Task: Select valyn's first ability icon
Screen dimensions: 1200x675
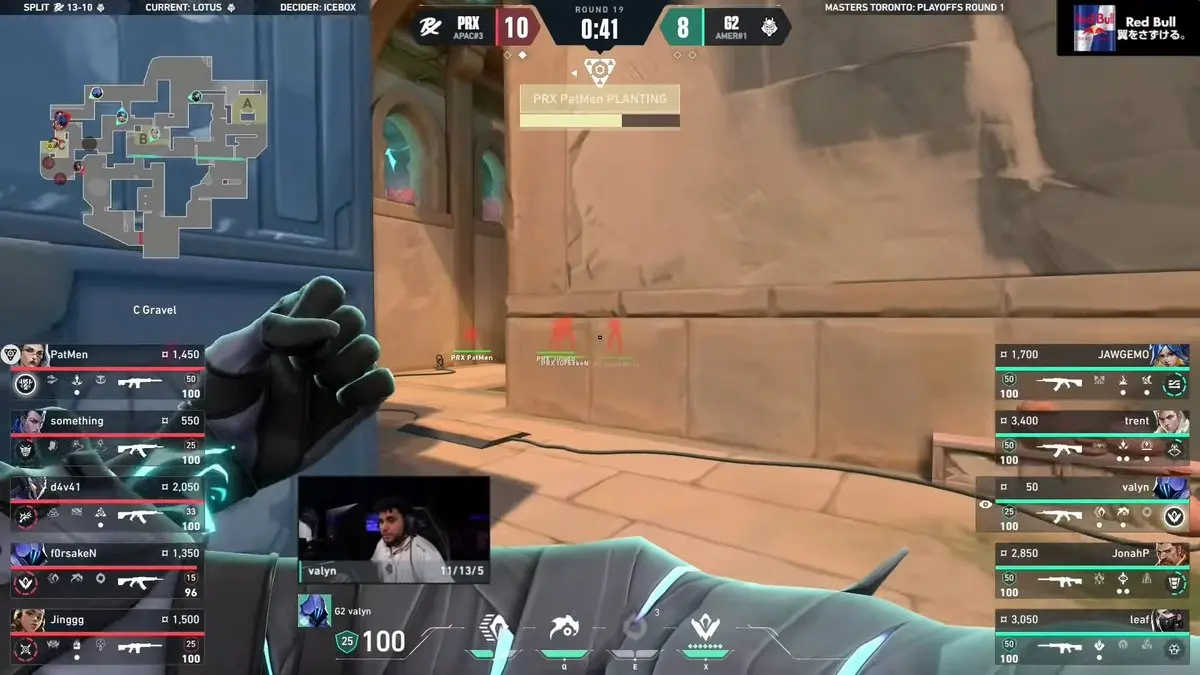Action: (x=494, y=630)
